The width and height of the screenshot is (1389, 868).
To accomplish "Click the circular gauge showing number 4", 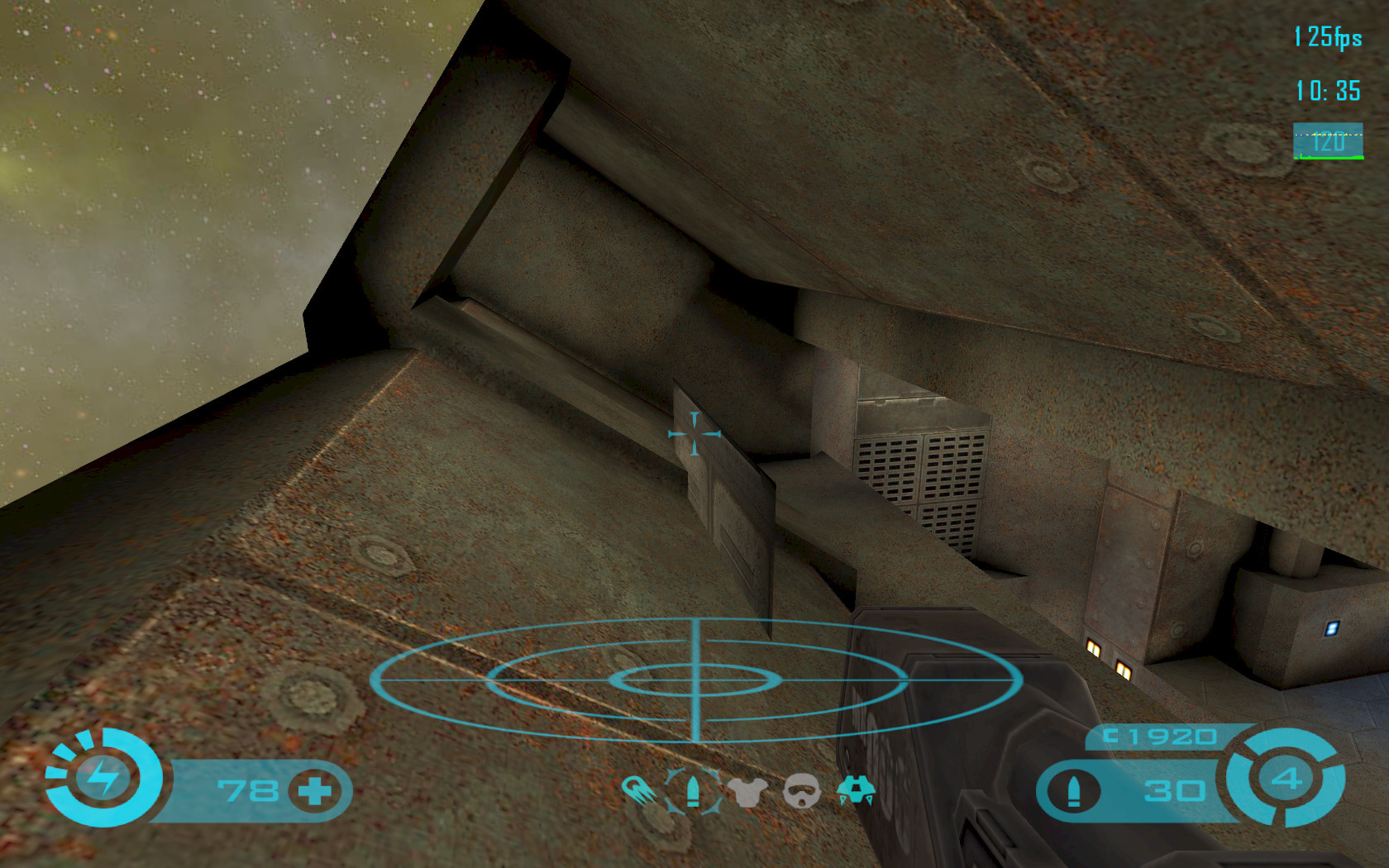I will [1286, 778].
